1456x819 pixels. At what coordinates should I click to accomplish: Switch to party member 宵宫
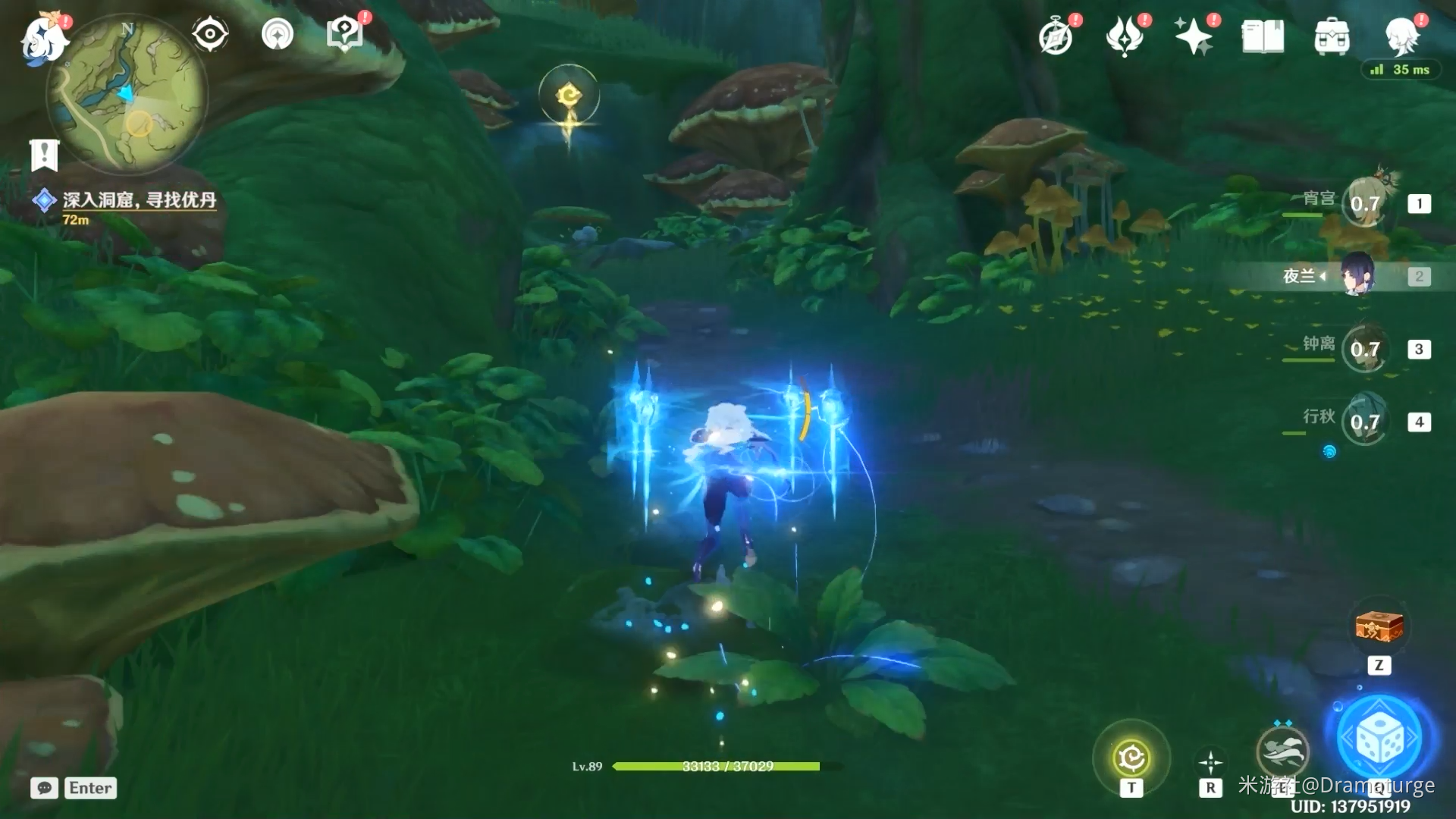[x=1364, y=203]
